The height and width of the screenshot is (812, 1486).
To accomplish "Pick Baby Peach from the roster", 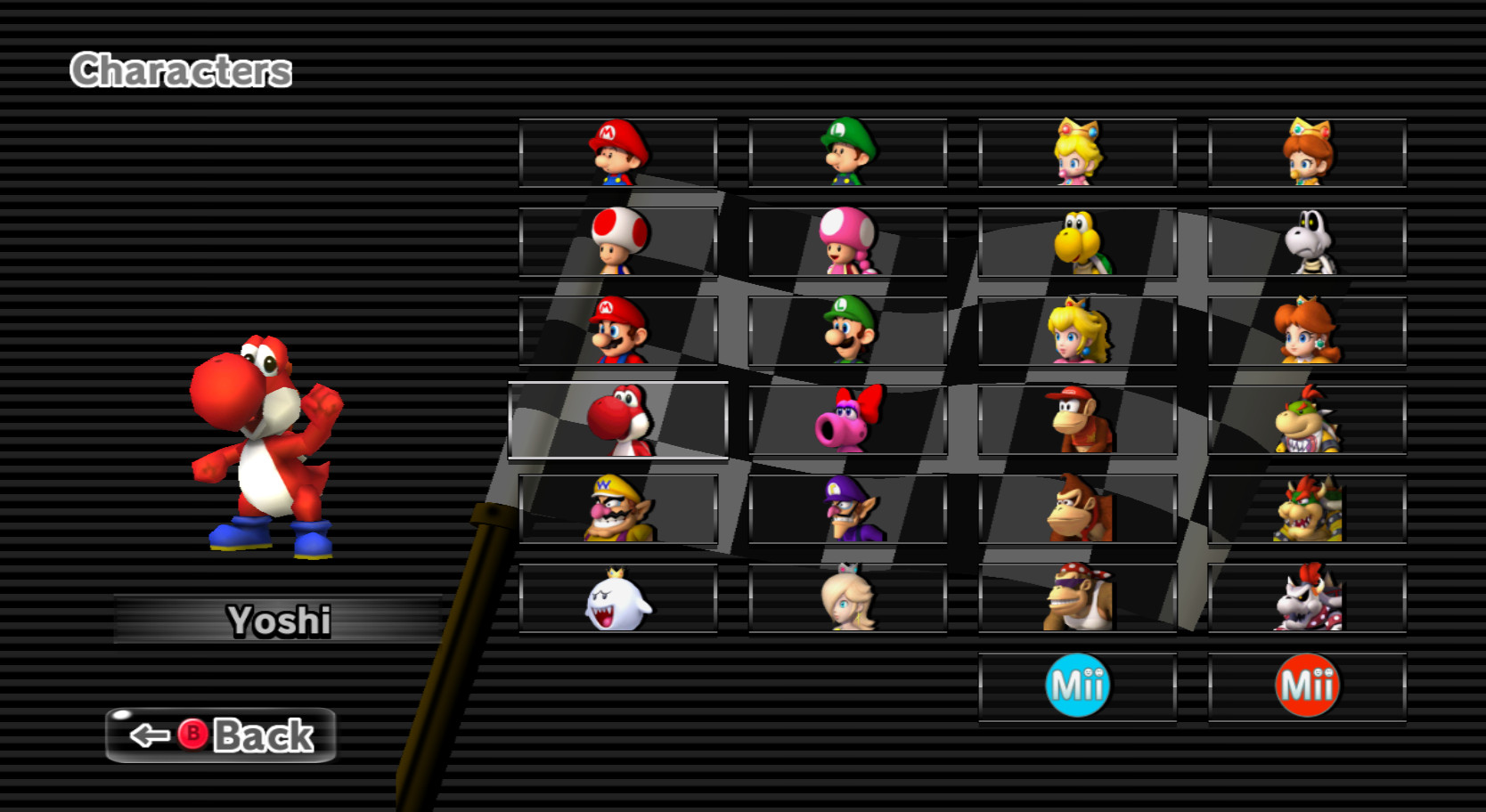I will pyautogui.click(x=1074, y=151).
